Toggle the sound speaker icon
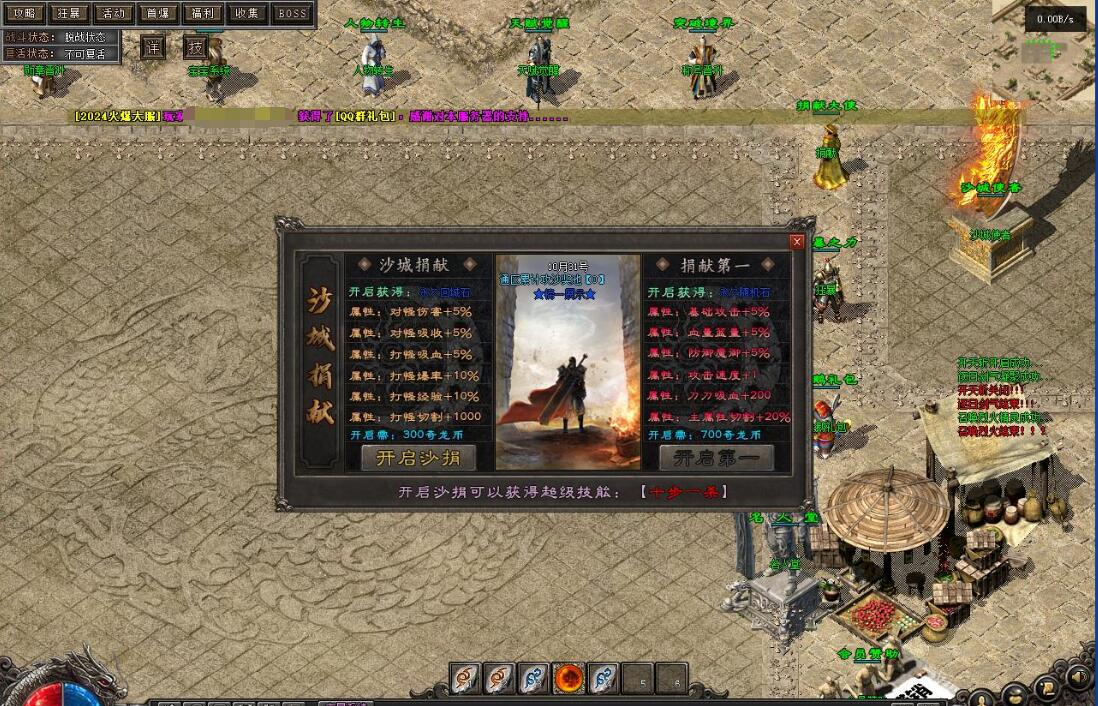Image resolution: width=1098 pixels, height=706 pixels. click(1079, 677)
